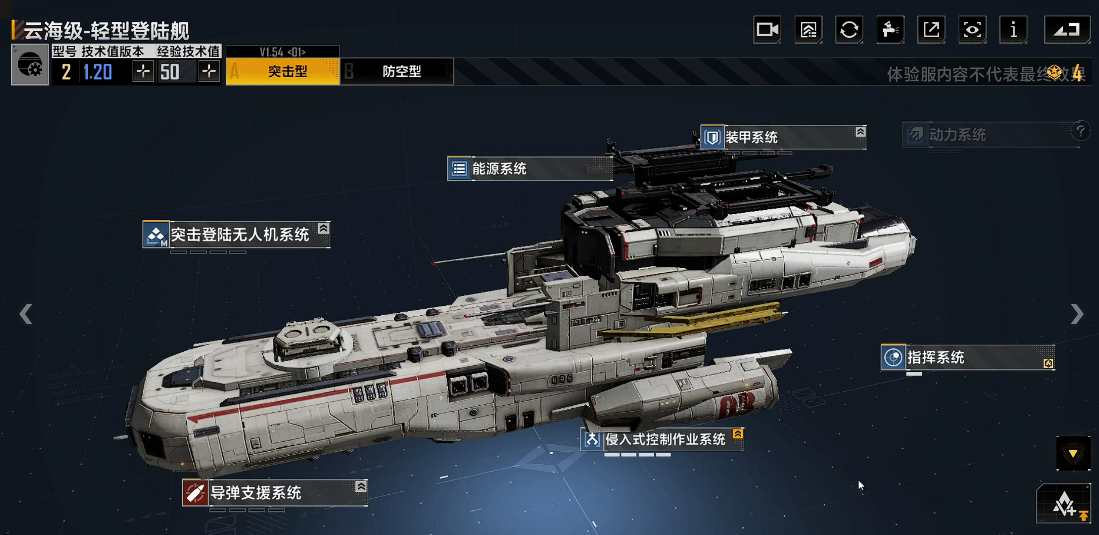Click the yellow down-triangle button
This screenshot has width=1099, height=535.
click(1073, 454)
